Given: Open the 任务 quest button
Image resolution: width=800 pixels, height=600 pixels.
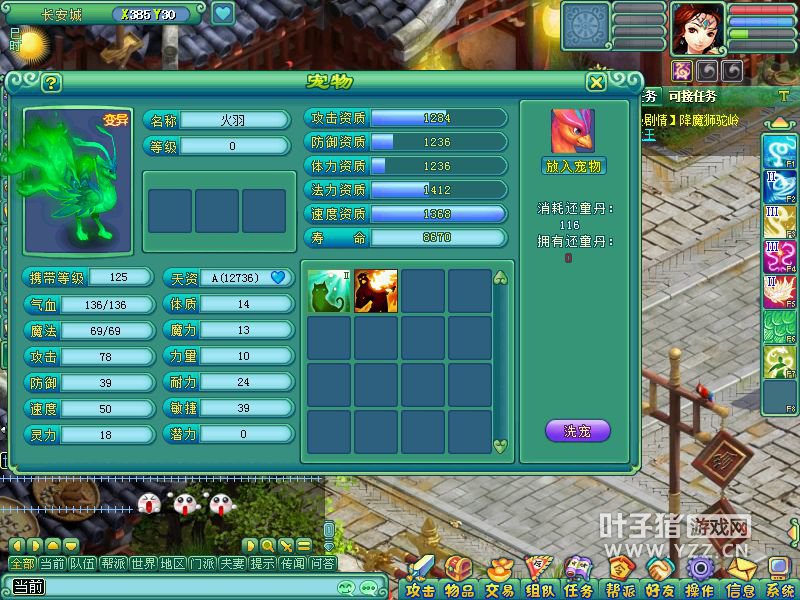Looking at the screenshot, I should (578, 579).
